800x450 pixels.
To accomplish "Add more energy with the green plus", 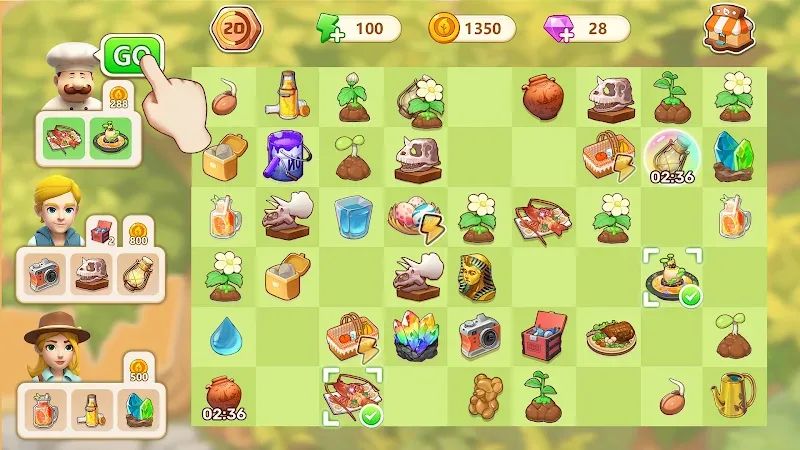I will pyautogui.click(x=327, y=29).
